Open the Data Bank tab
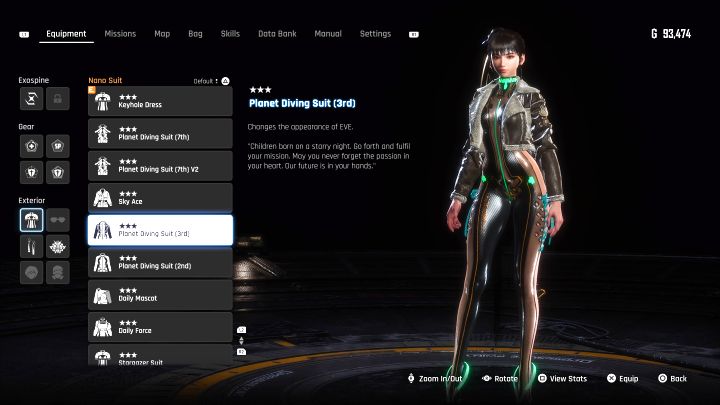Viewport: 720px width, 405px height. 274,33
